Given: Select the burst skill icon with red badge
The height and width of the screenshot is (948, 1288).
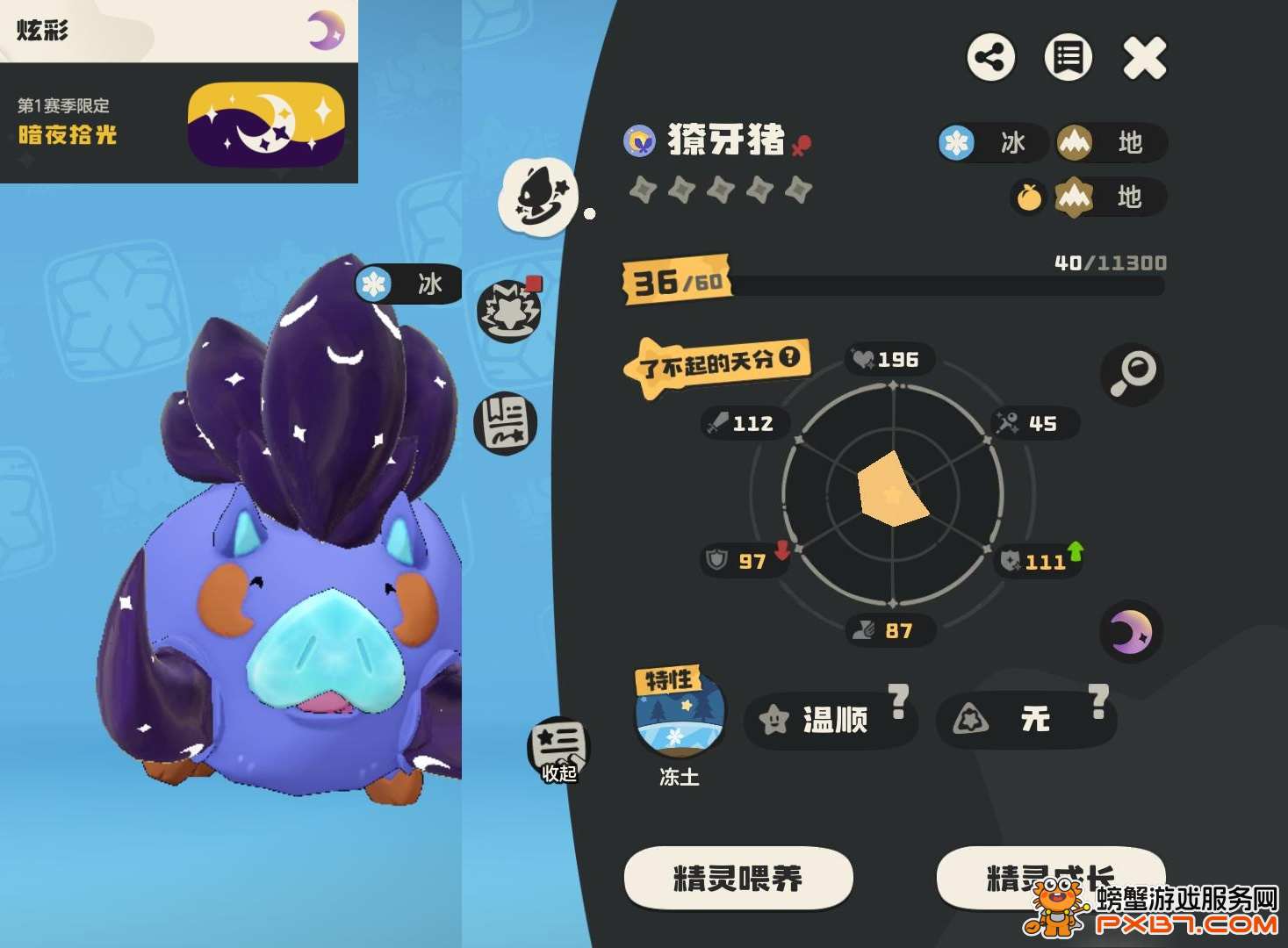Looking at the screenshot, I should [507, 312].
